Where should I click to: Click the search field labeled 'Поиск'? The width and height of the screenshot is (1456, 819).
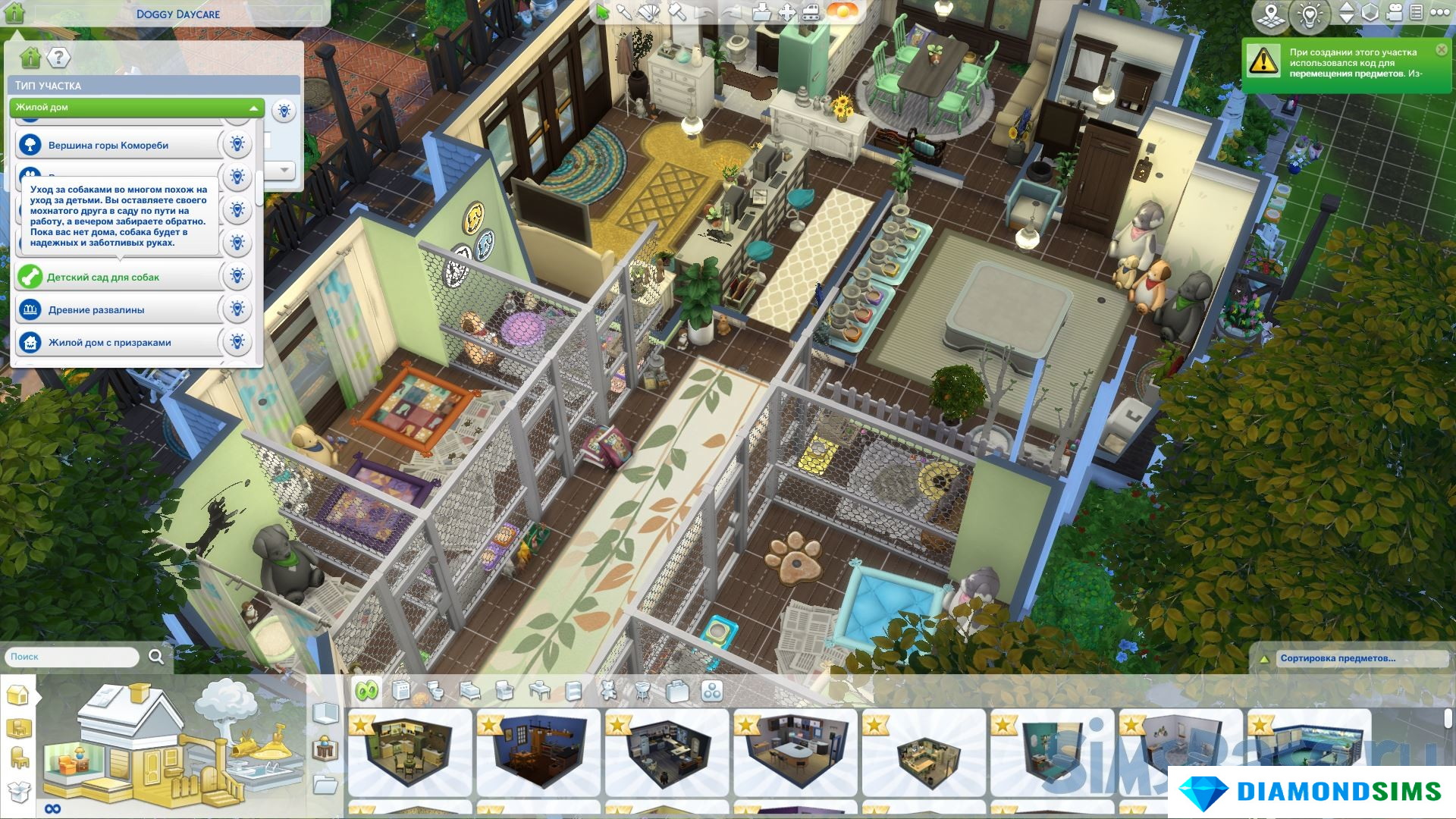tap(72, 657)
